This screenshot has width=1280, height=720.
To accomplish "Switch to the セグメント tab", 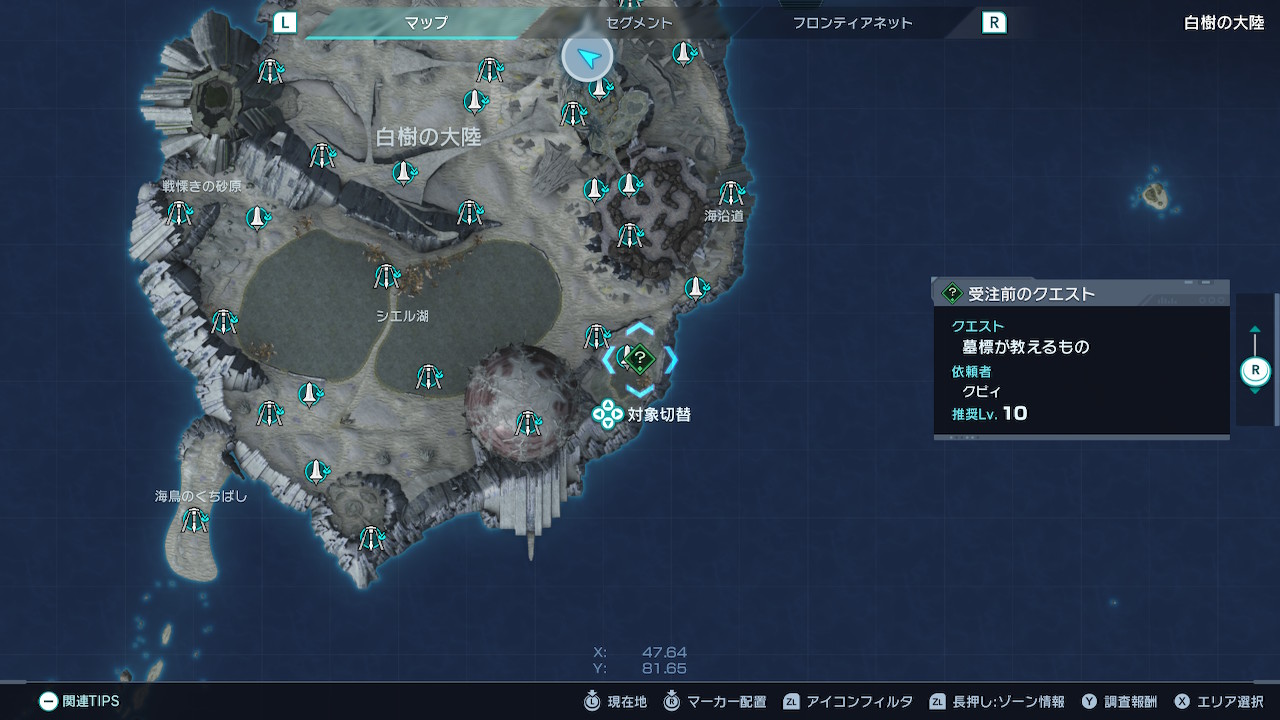I will click(639, 22).
